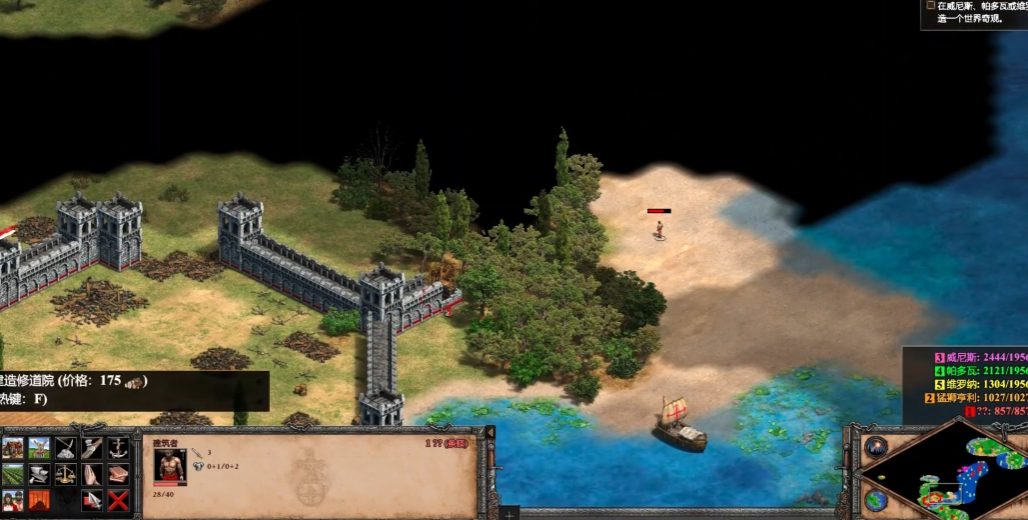Collapse the panel with the triangle arrow
Screen dimensions: 1028x520
pyautogui.click(x=490, y=433)
